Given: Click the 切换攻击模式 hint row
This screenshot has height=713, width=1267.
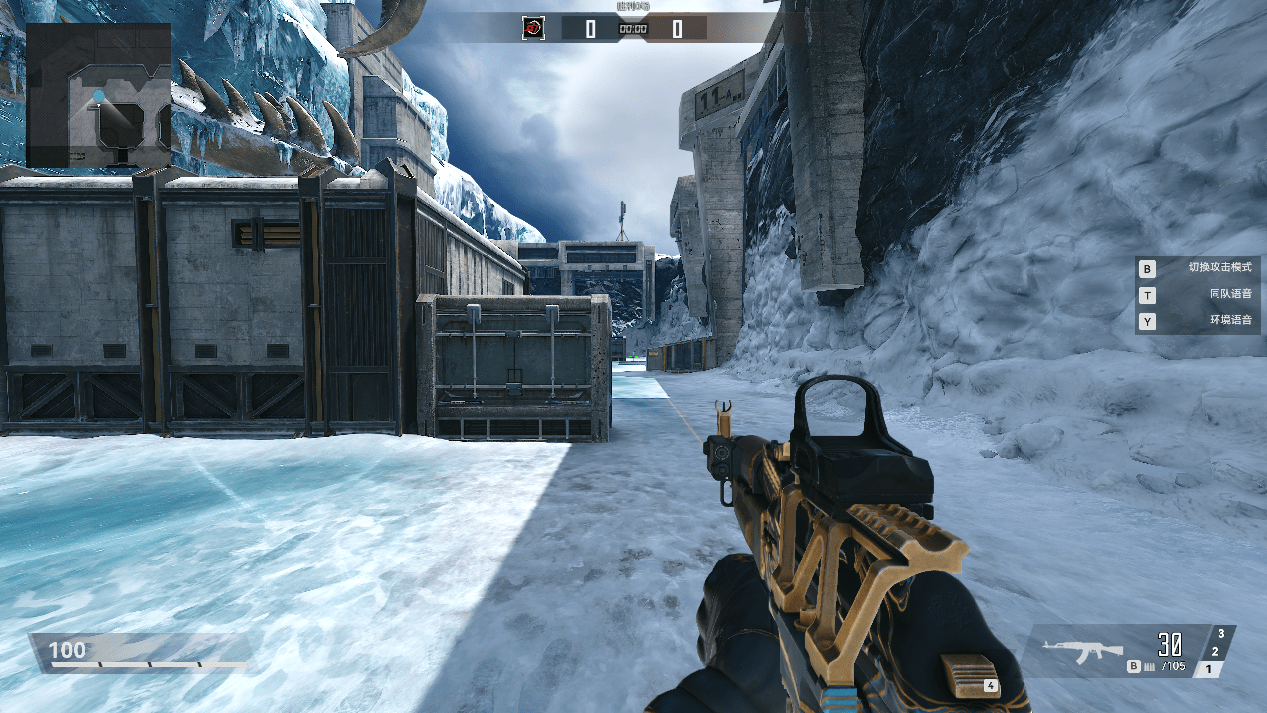Looking at the screenshot, I should pyautogui.click(x=1199, y=268).
